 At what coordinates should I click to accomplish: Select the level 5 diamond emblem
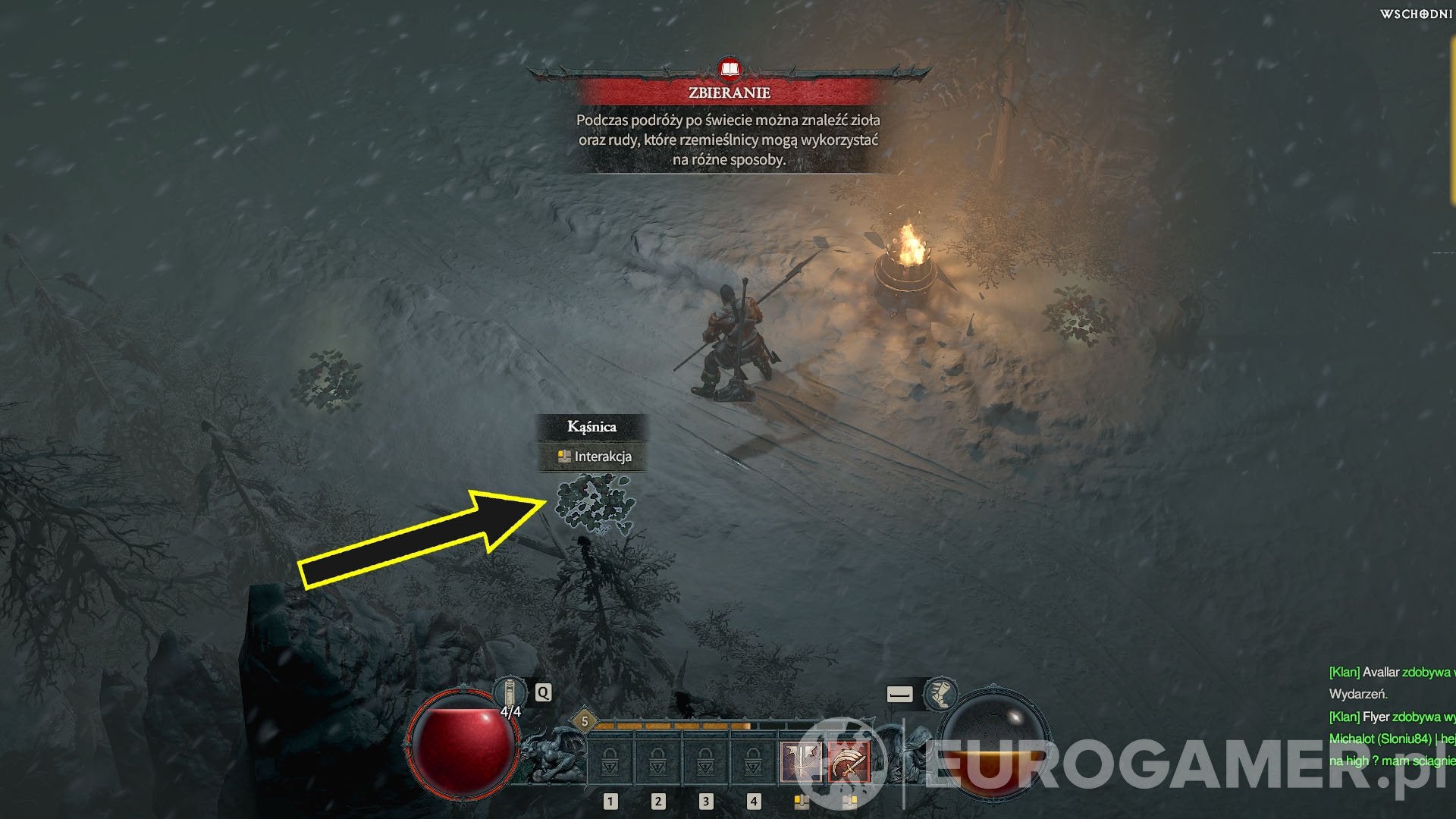coord(585,721)
